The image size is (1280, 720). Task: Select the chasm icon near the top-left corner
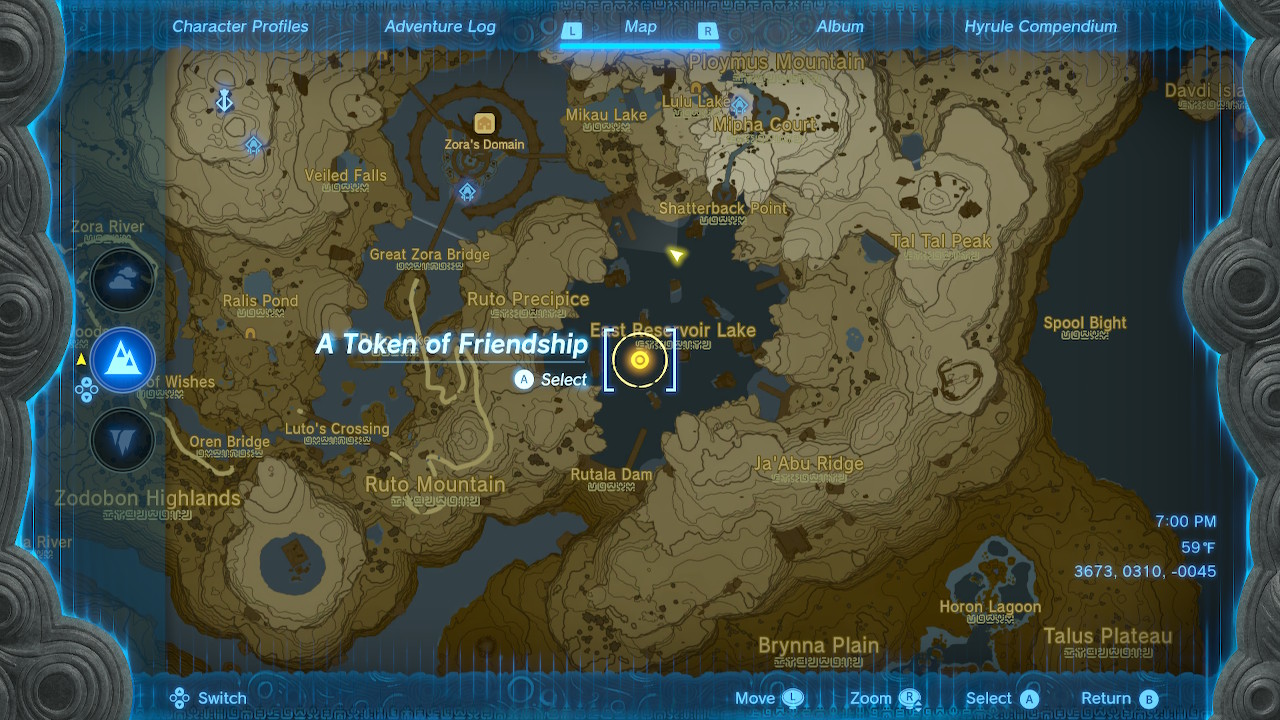(225, 101)
